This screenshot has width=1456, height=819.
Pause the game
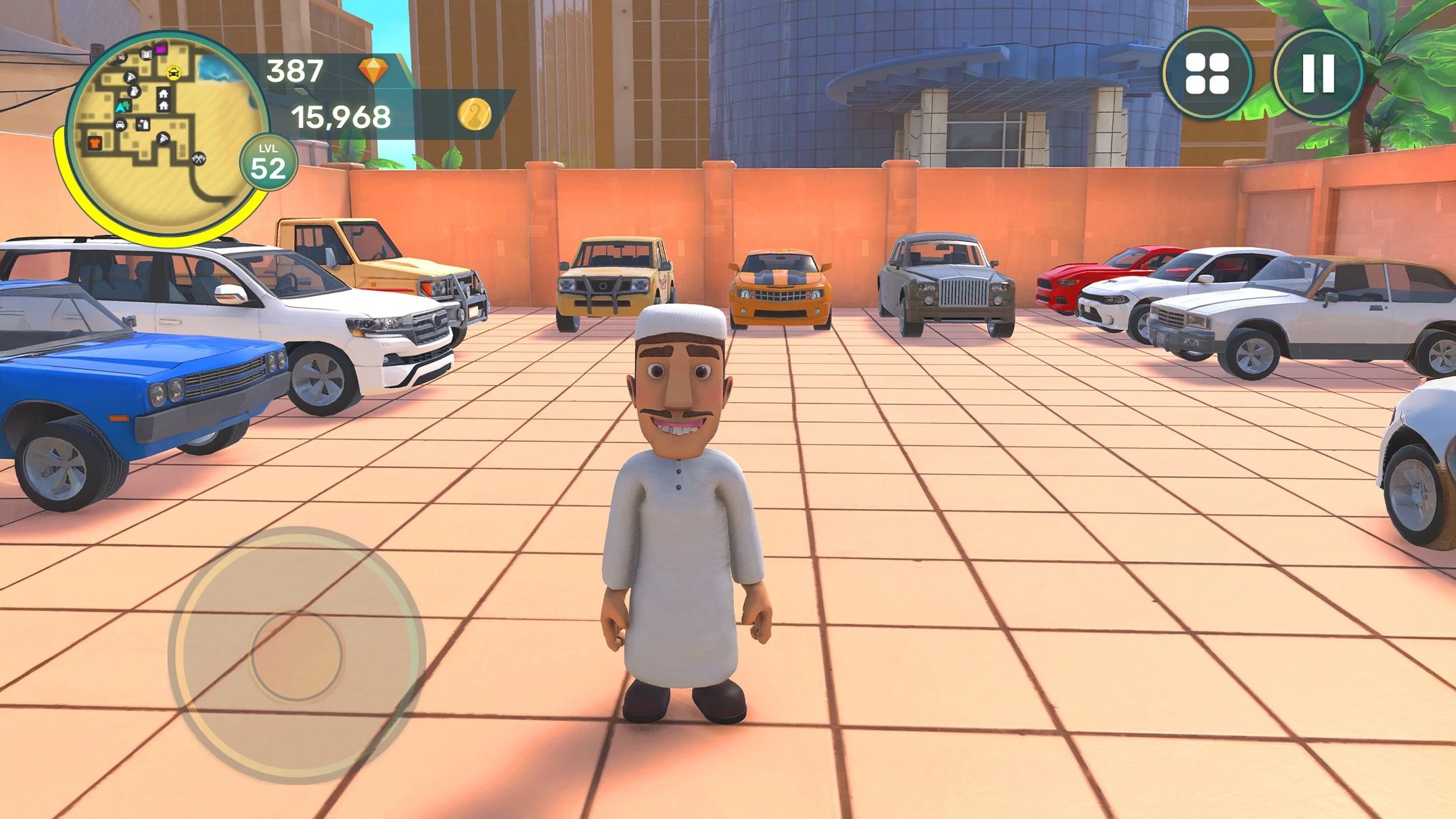(x=1318, y=73)
